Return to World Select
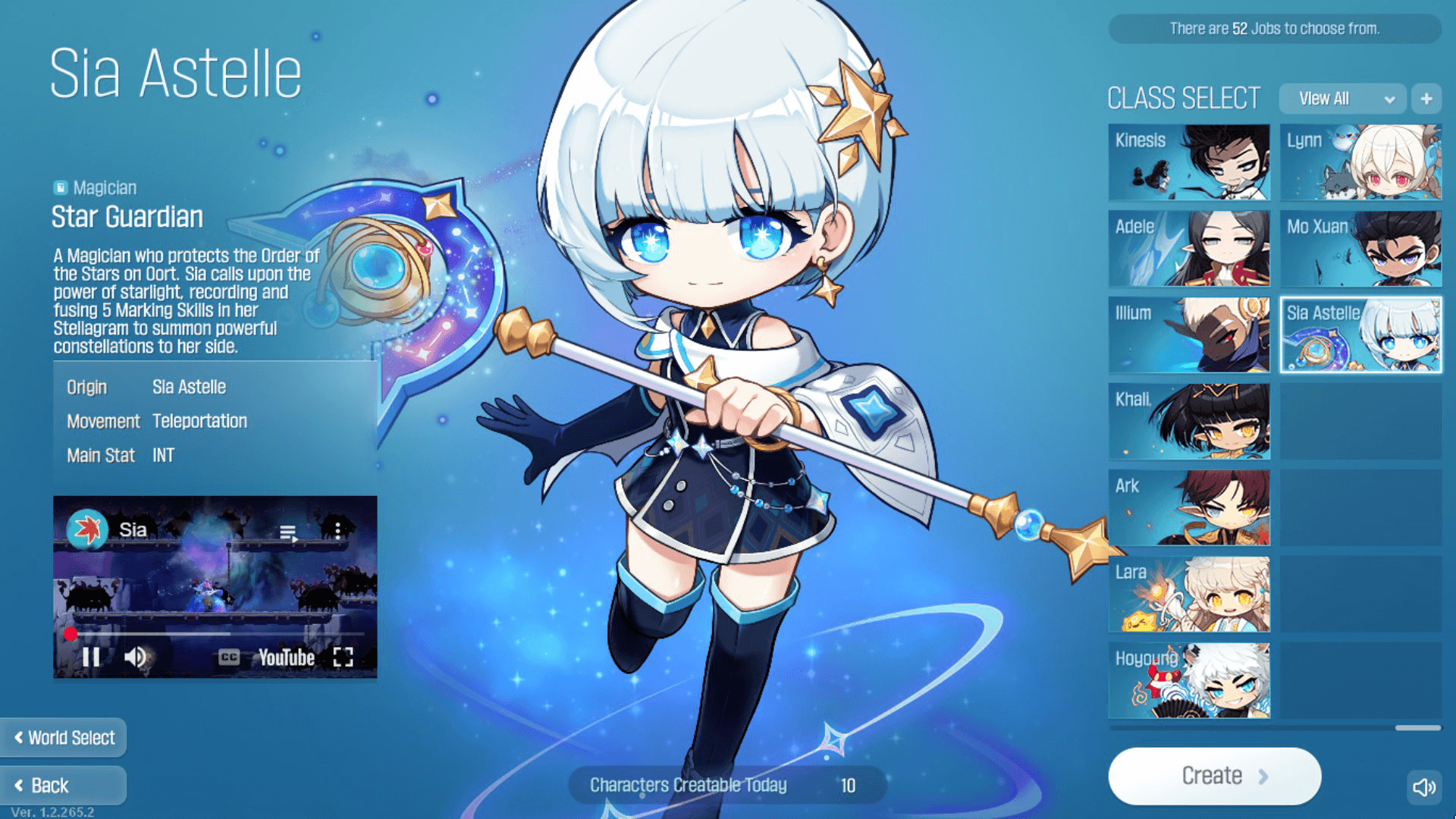Viewport: 1456px width, 819px height. point(64,738)
